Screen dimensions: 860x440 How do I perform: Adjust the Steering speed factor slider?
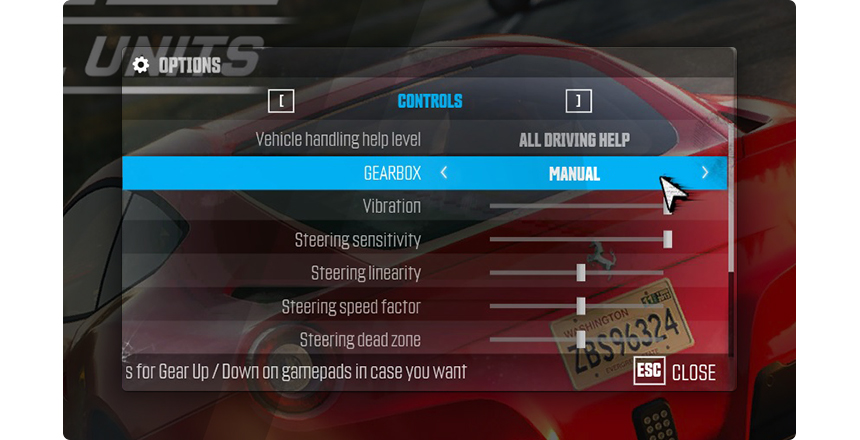(x=581, y=306)
